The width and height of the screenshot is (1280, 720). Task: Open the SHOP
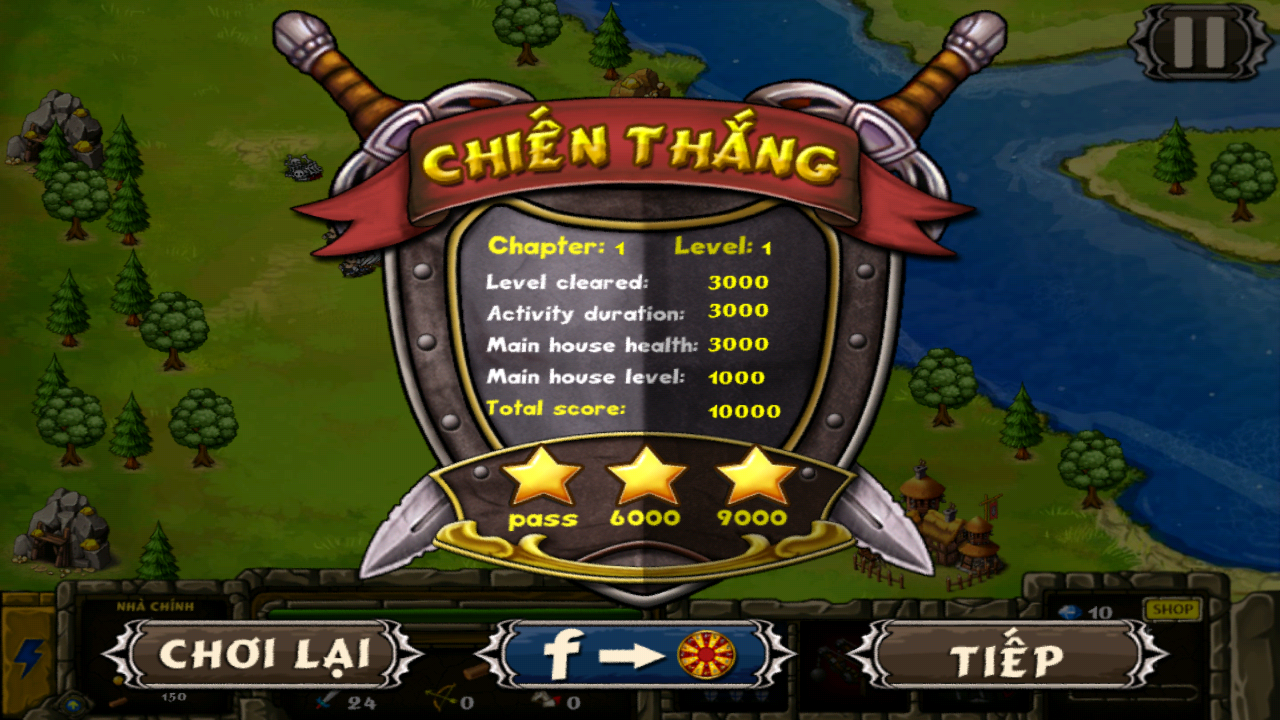point(1171,609)
